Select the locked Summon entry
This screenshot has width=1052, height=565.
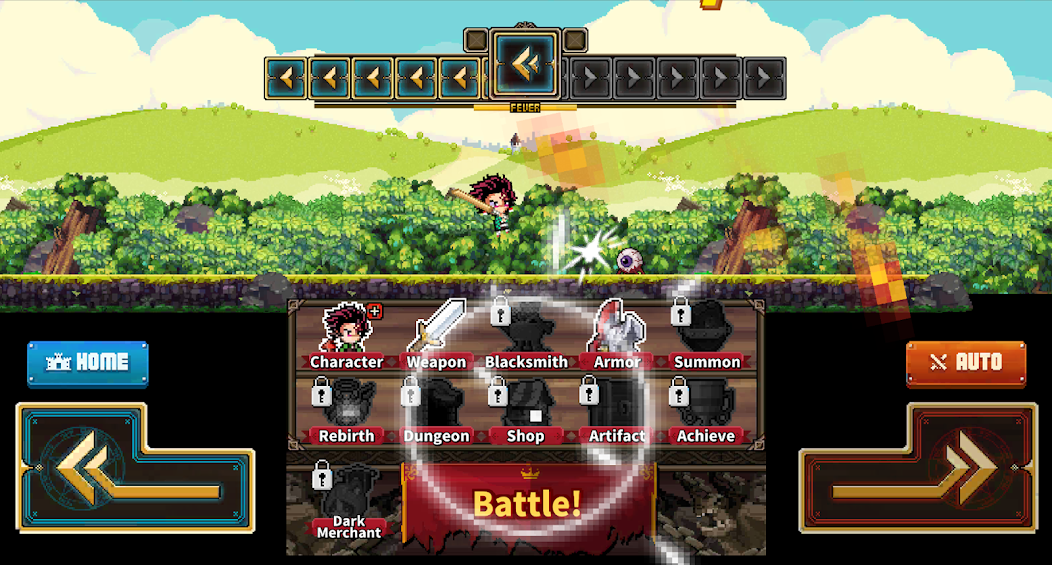(x=707, y=338)
